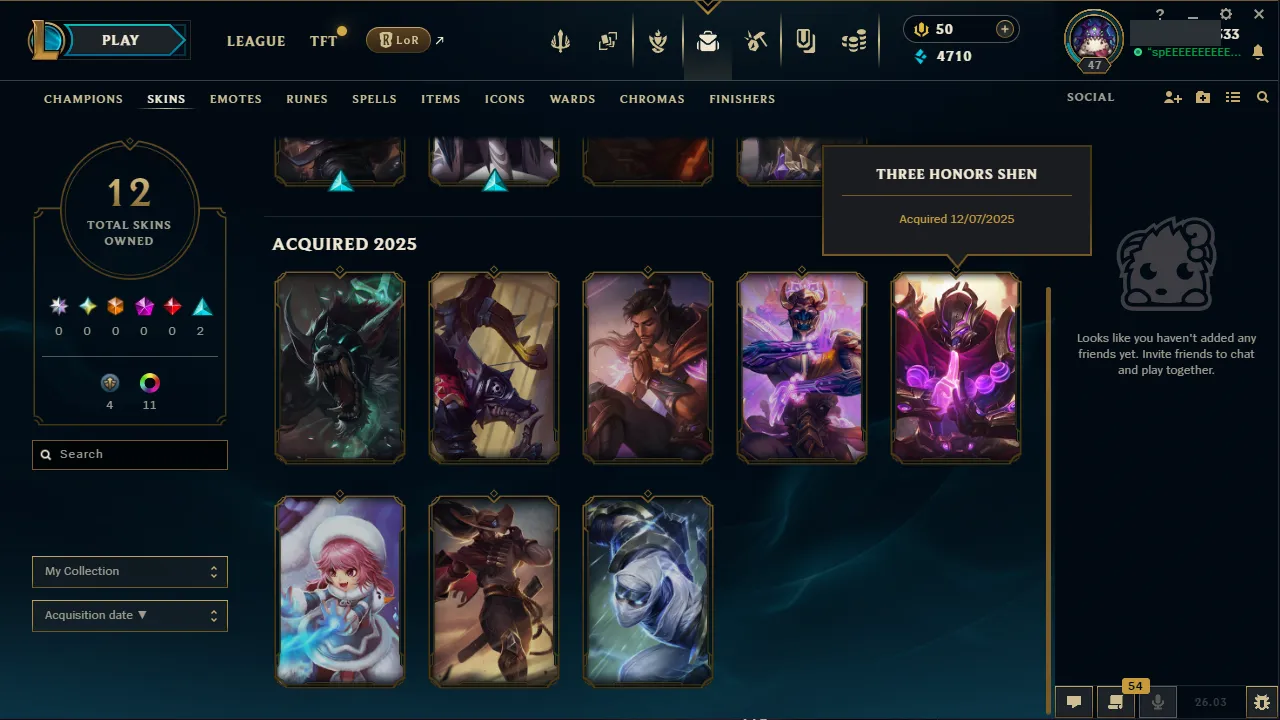Add a friend with the person-plus icon
The width and height of the screenshot is (1280, 720).
(x=1172, y=97)
